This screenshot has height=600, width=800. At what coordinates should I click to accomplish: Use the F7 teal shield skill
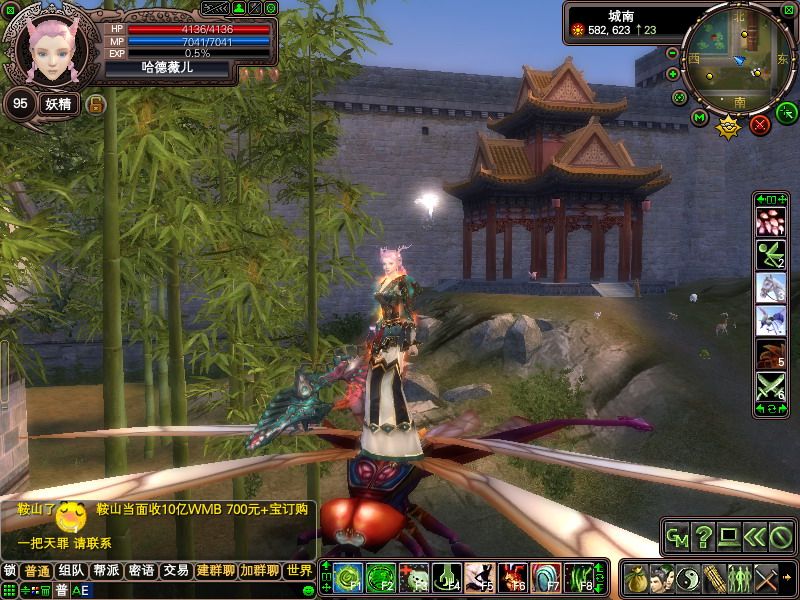(x=545, y=577)
